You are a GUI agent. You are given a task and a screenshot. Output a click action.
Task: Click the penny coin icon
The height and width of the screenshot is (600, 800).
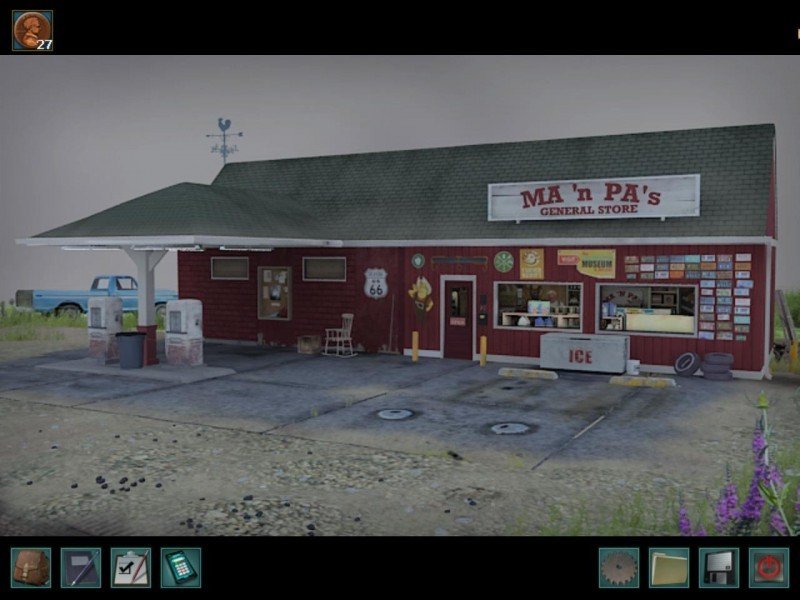[32, 30]
